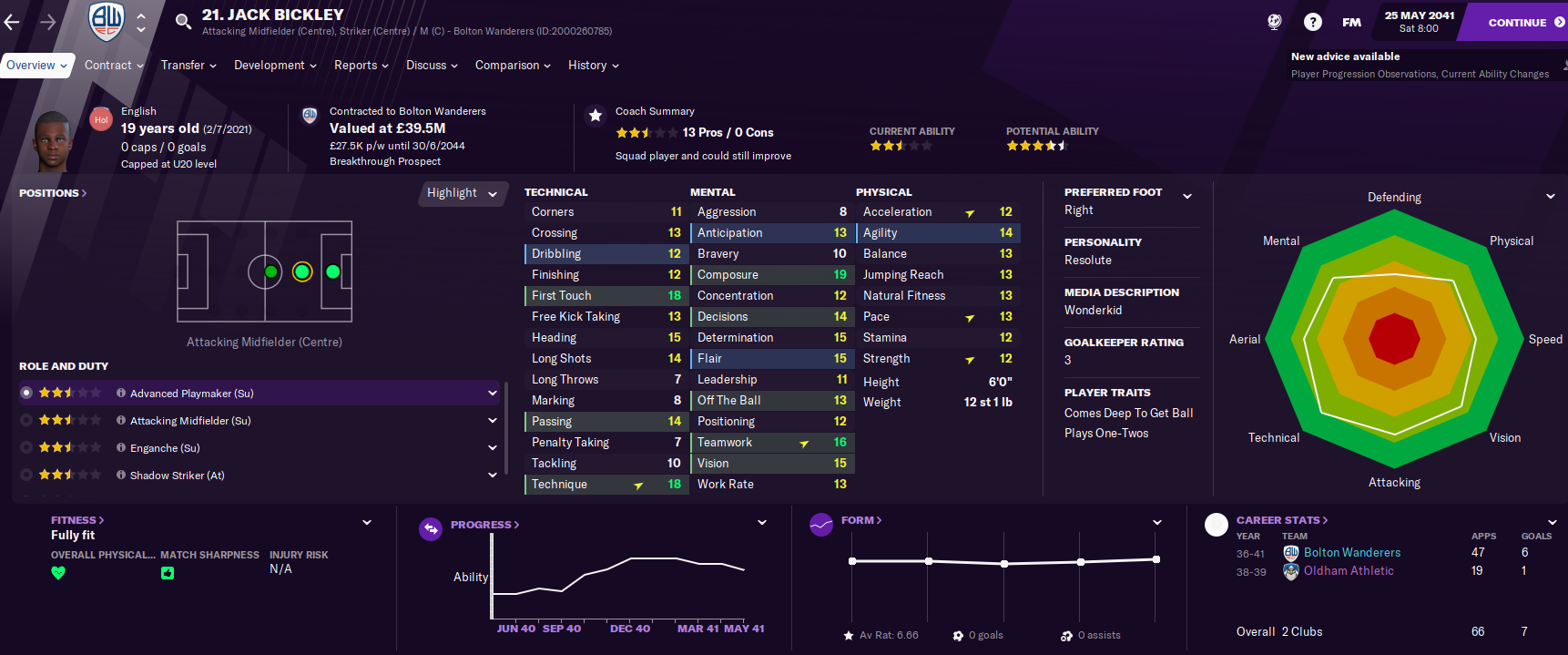Screen dimensions: 1568x655
Task: Open the Transfer tab menu
Action: coord(188,66)
